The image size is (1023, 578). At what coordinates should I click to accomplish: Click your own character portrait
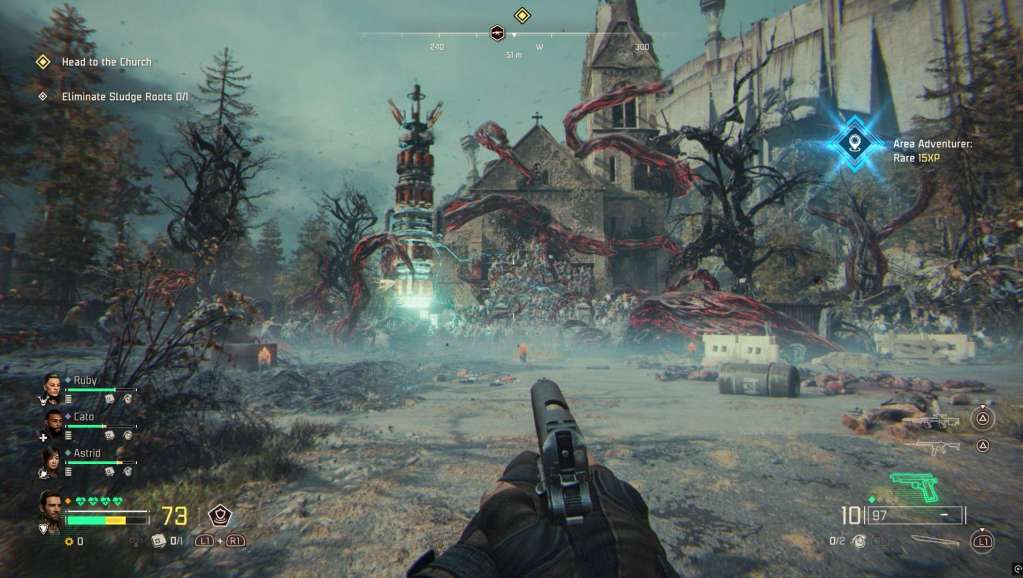[51, 505]
